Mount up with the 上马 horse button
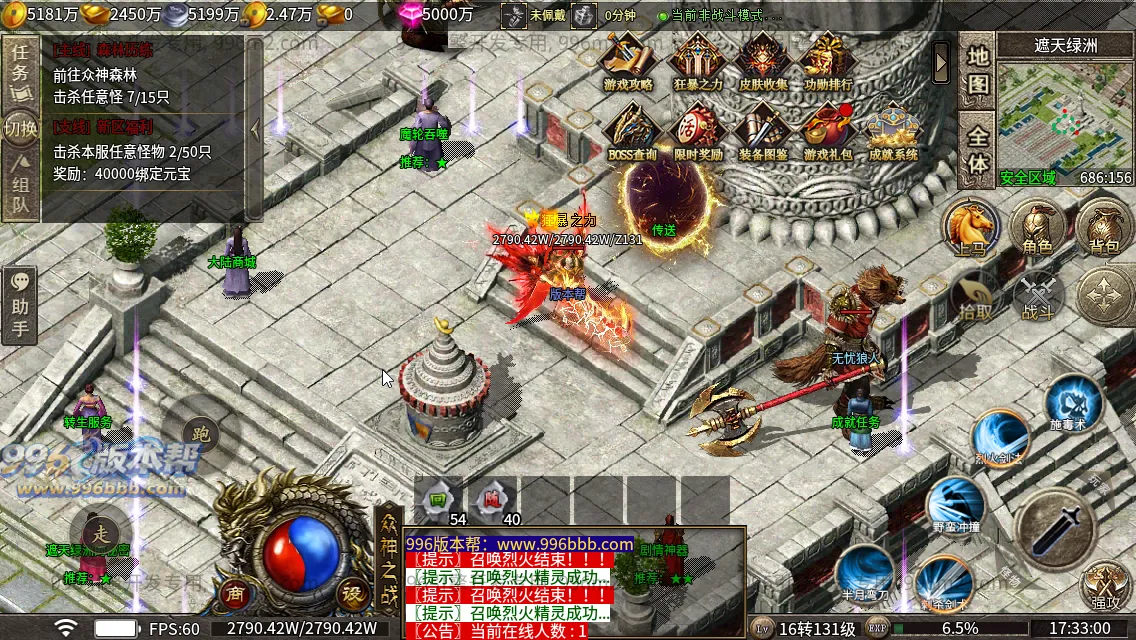1136x640 pixels. (971, 225)
